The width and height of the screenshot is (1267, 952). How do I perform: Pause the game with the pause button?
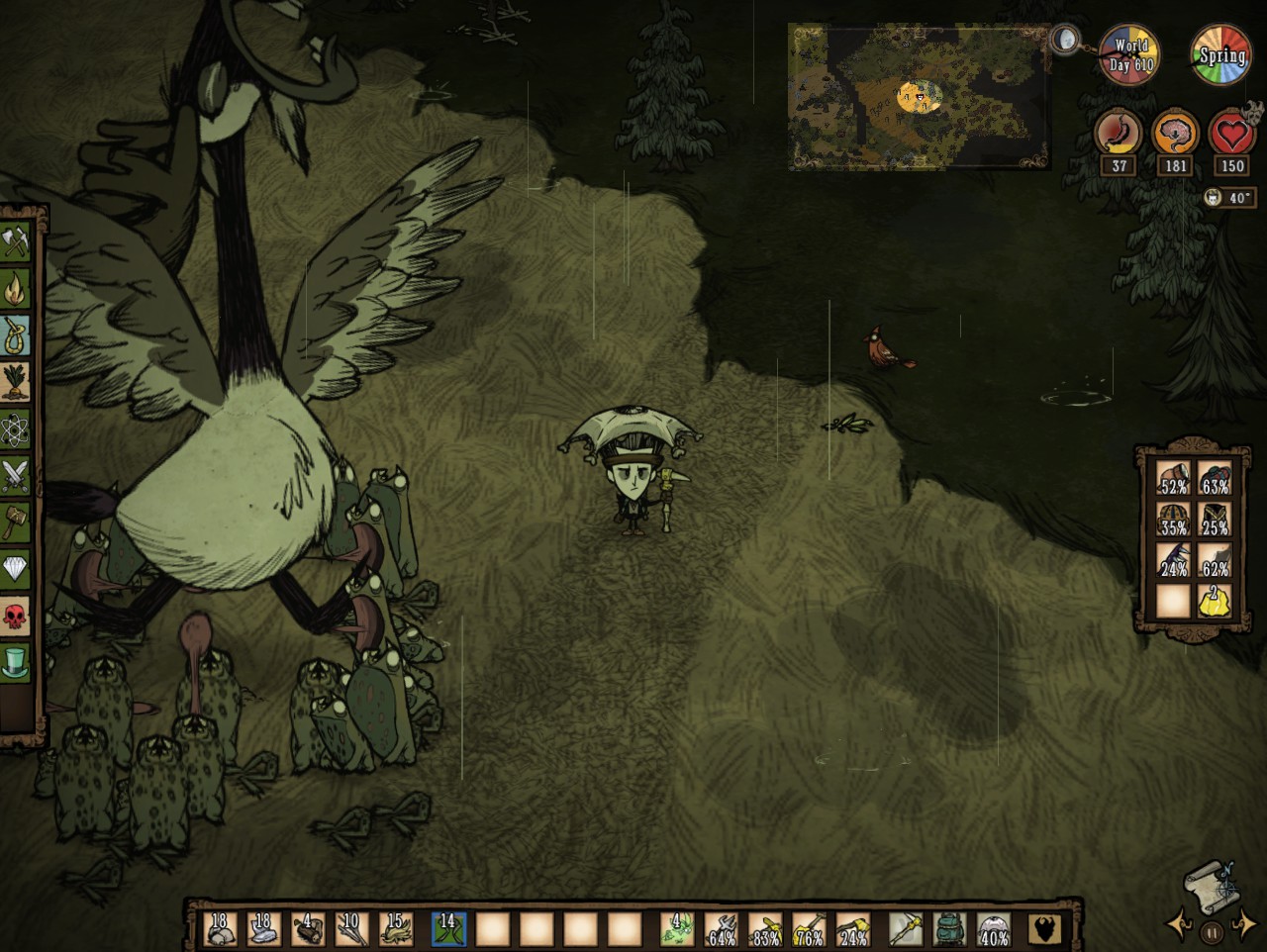click(1212, 932)
